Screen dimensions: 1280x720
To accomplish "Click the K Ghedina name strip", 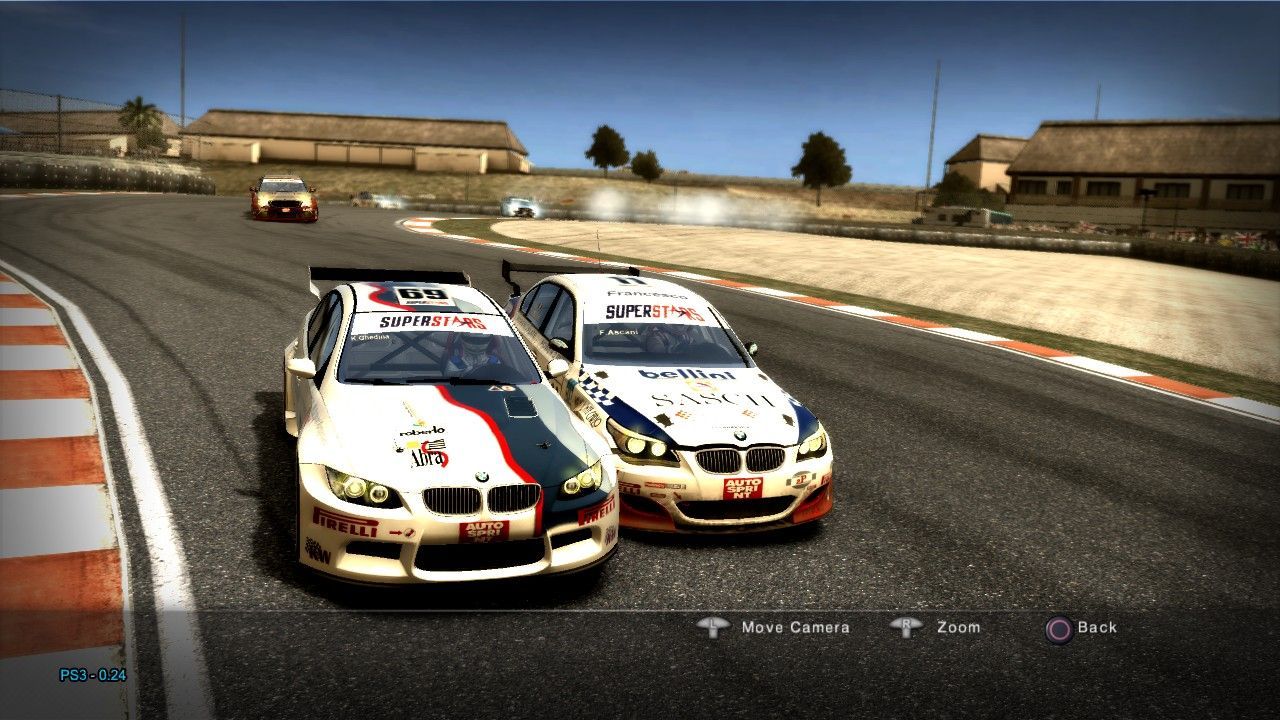I will click(x=370, y=337).
